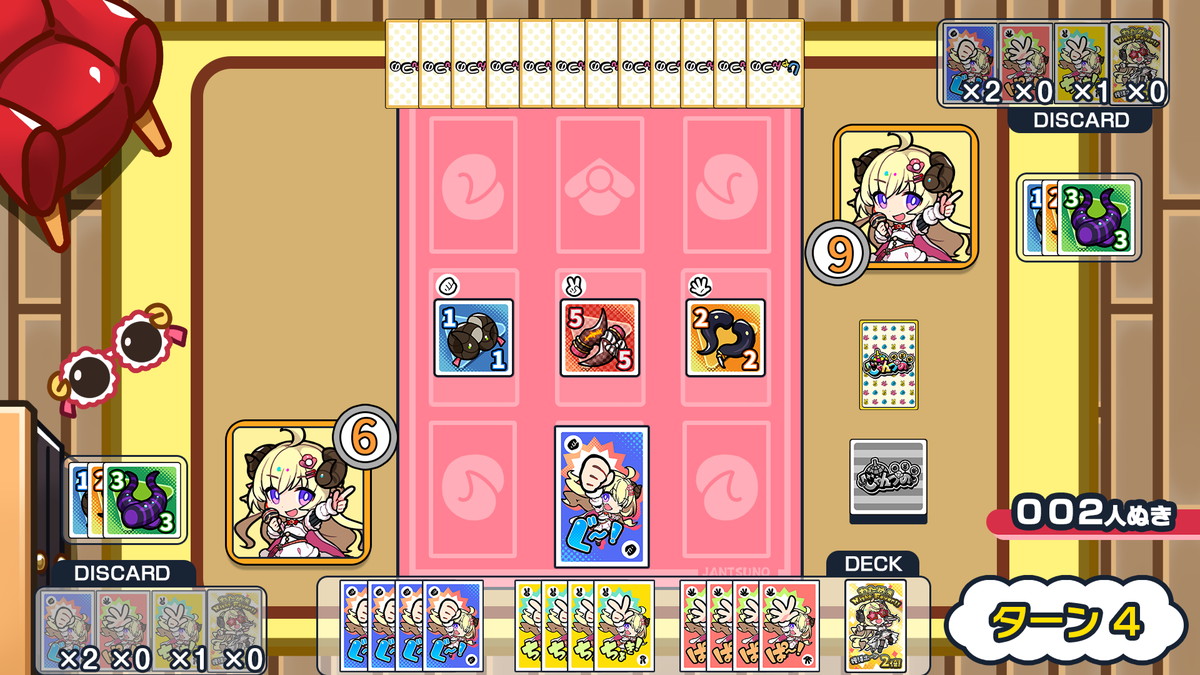View the opponent's top-right DISCARD pile

(x=1052, y=63)
